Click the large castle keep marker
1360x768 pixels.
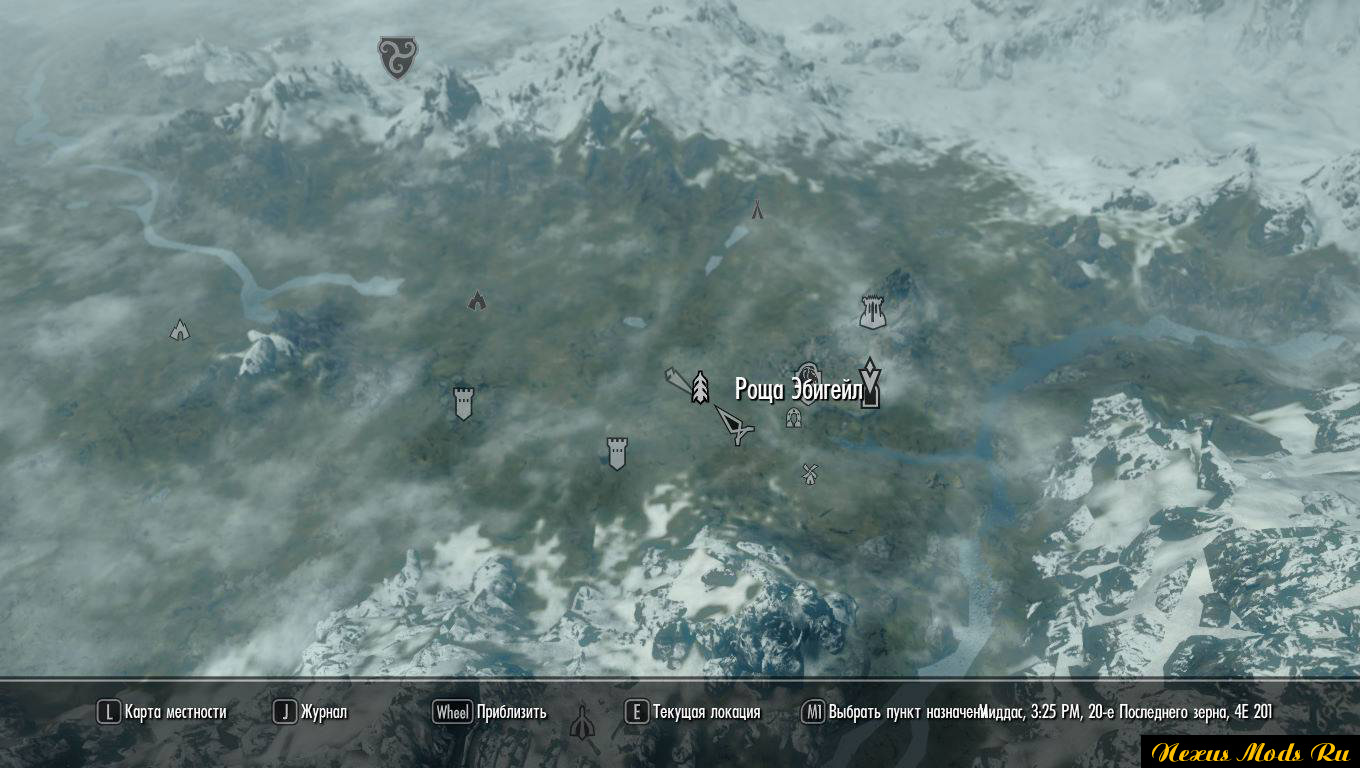[874, 312]
